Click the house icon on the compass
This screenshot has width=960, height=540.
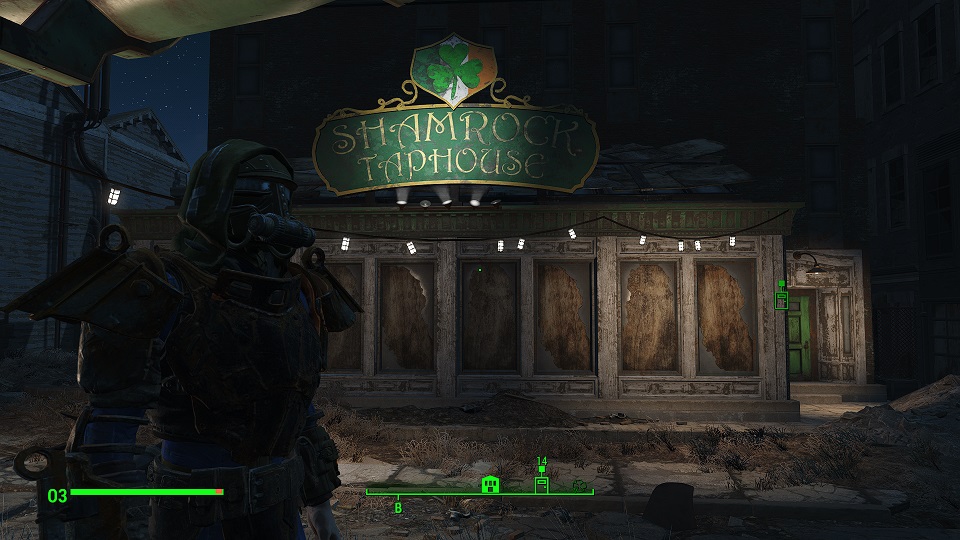click(489, 485)
